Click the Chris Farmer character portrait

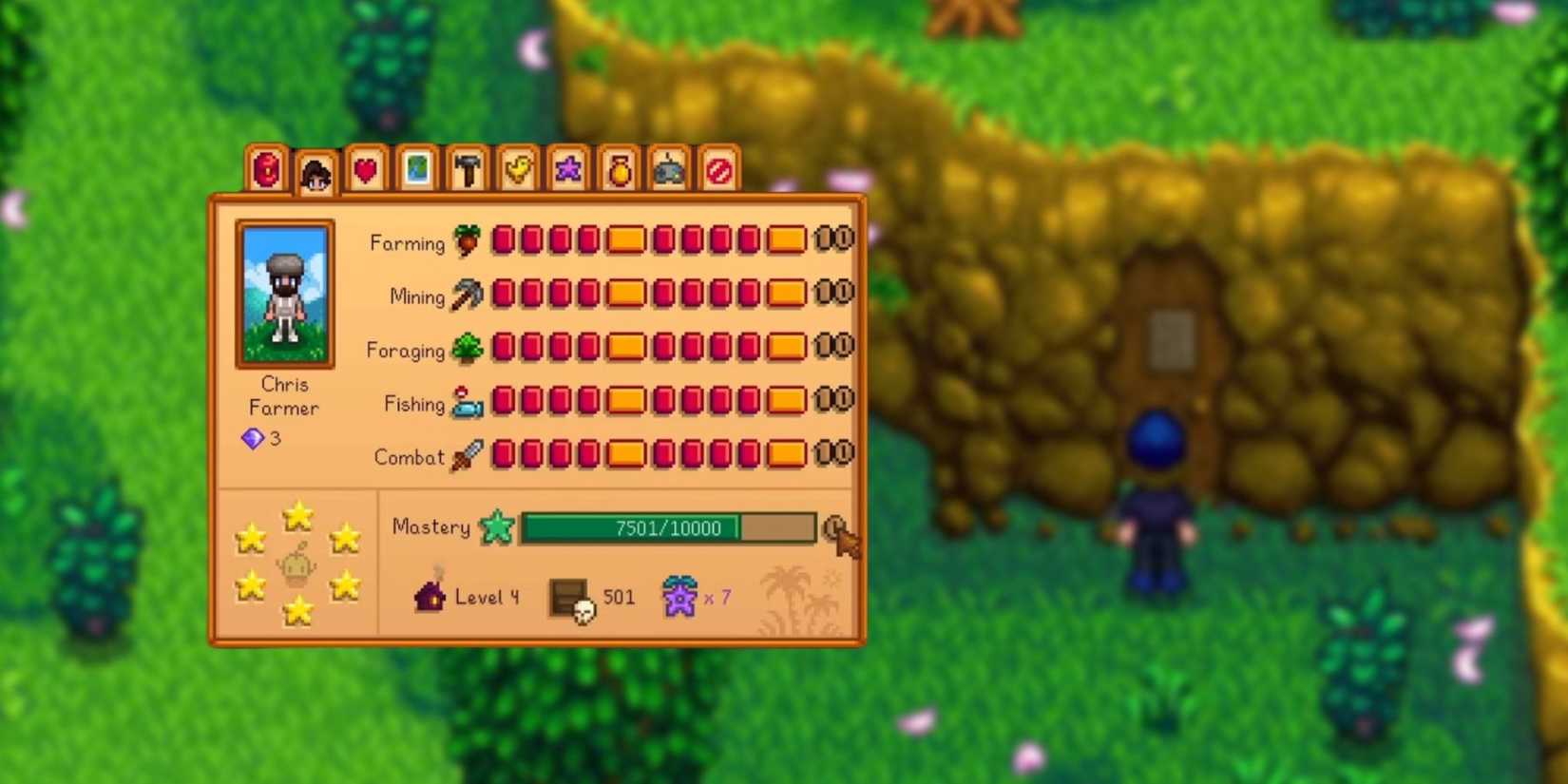tap(284, 293)
